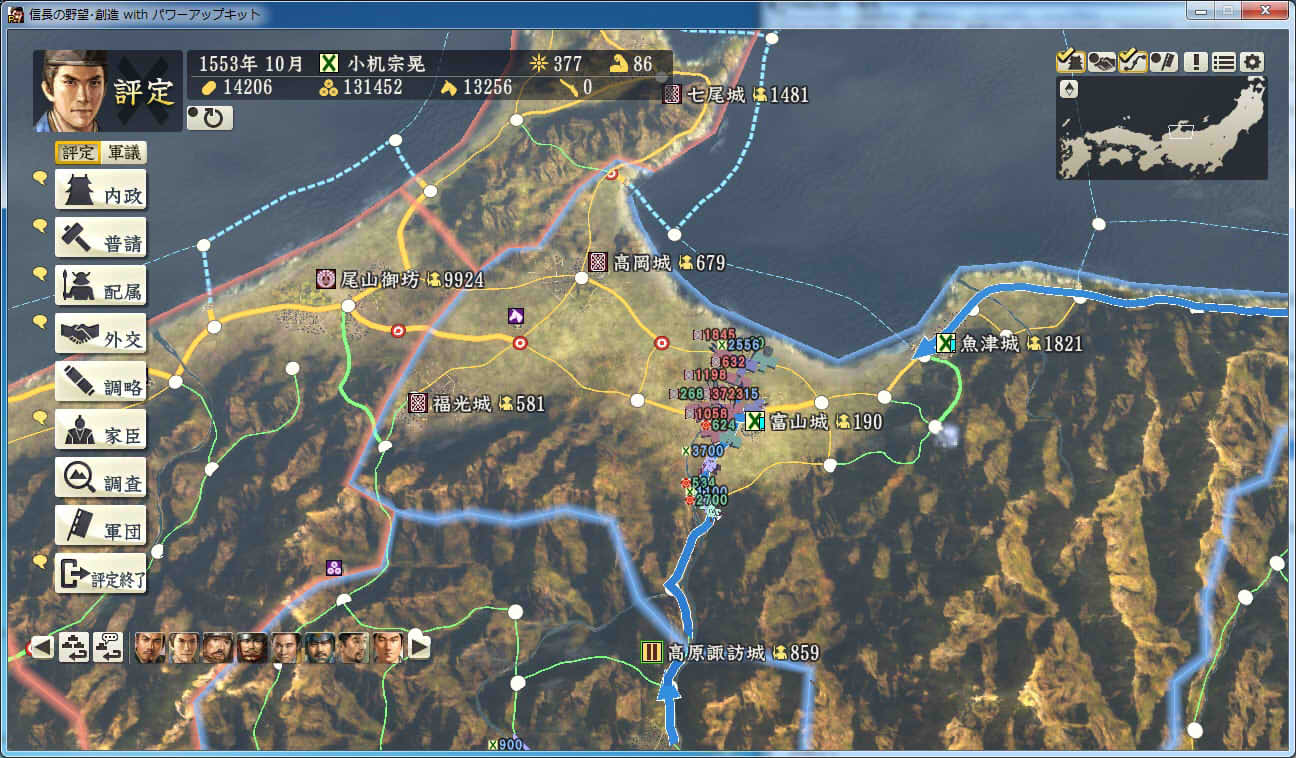
Task: Open the gear settings button
Action: tap(1252, 61)
